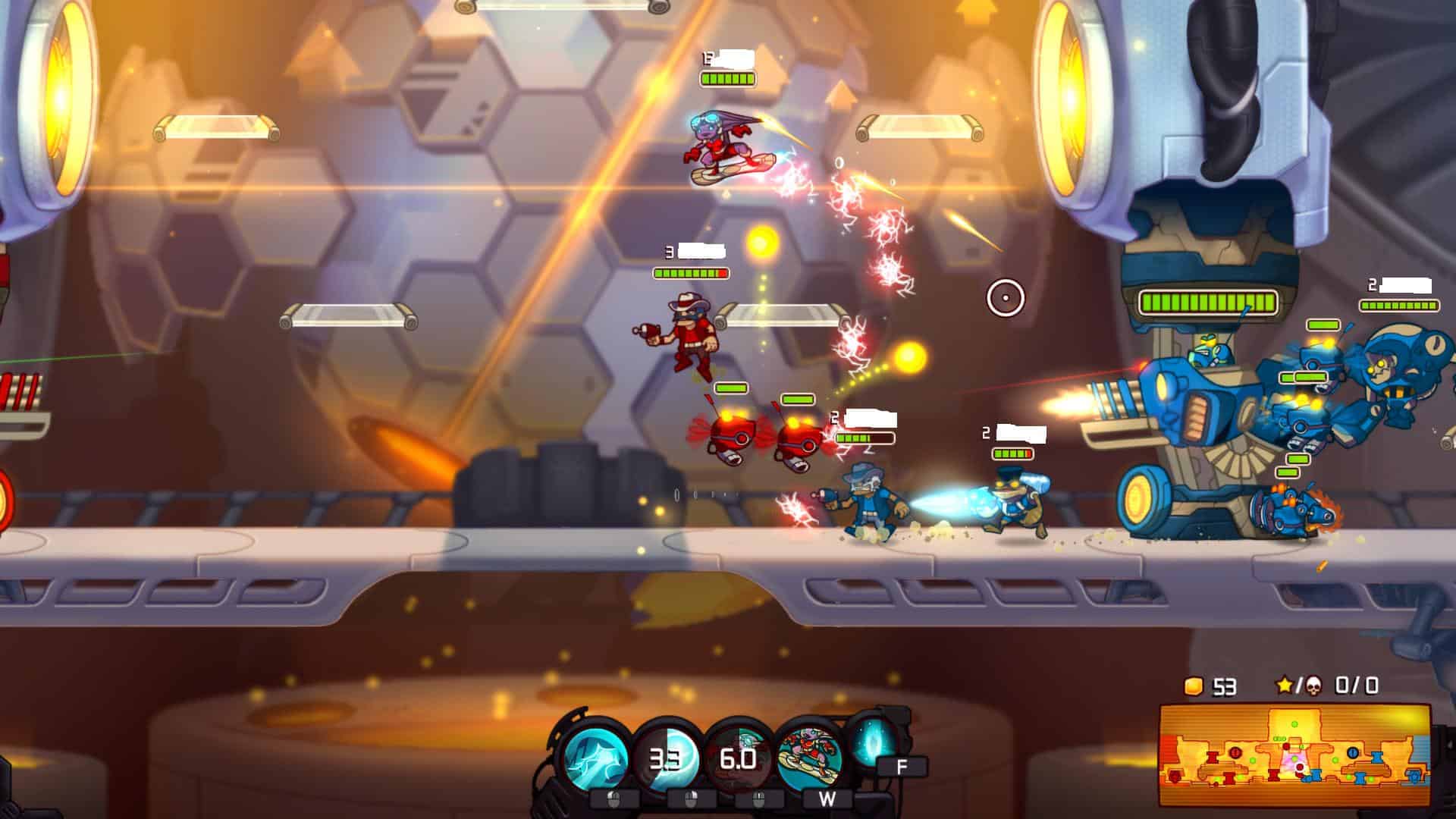Click the orange level minimap
The height and width of the screenshot is (819, 1456).
point(1294,755)
